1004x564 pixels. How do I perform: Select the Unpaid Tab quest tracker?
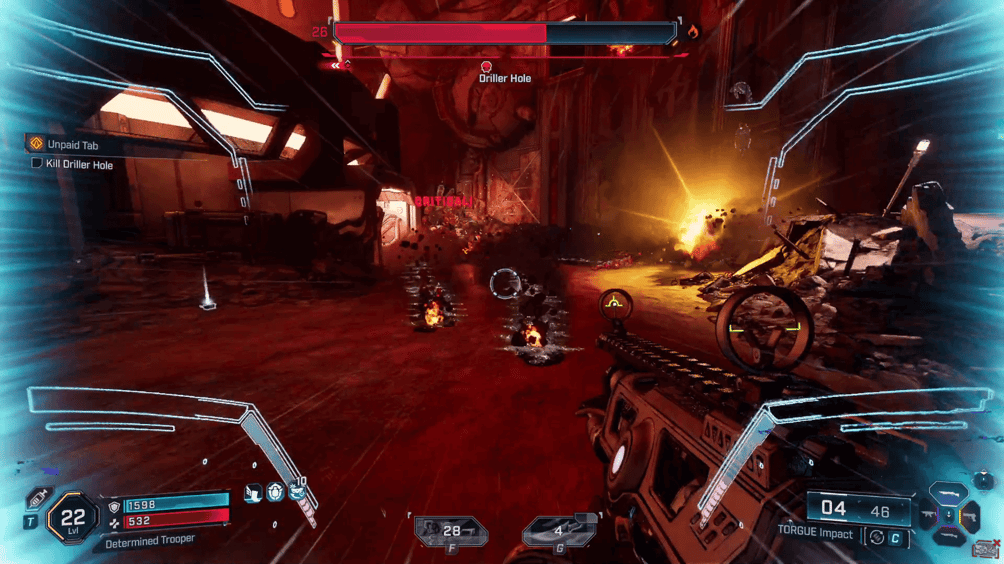click(70, 145)
